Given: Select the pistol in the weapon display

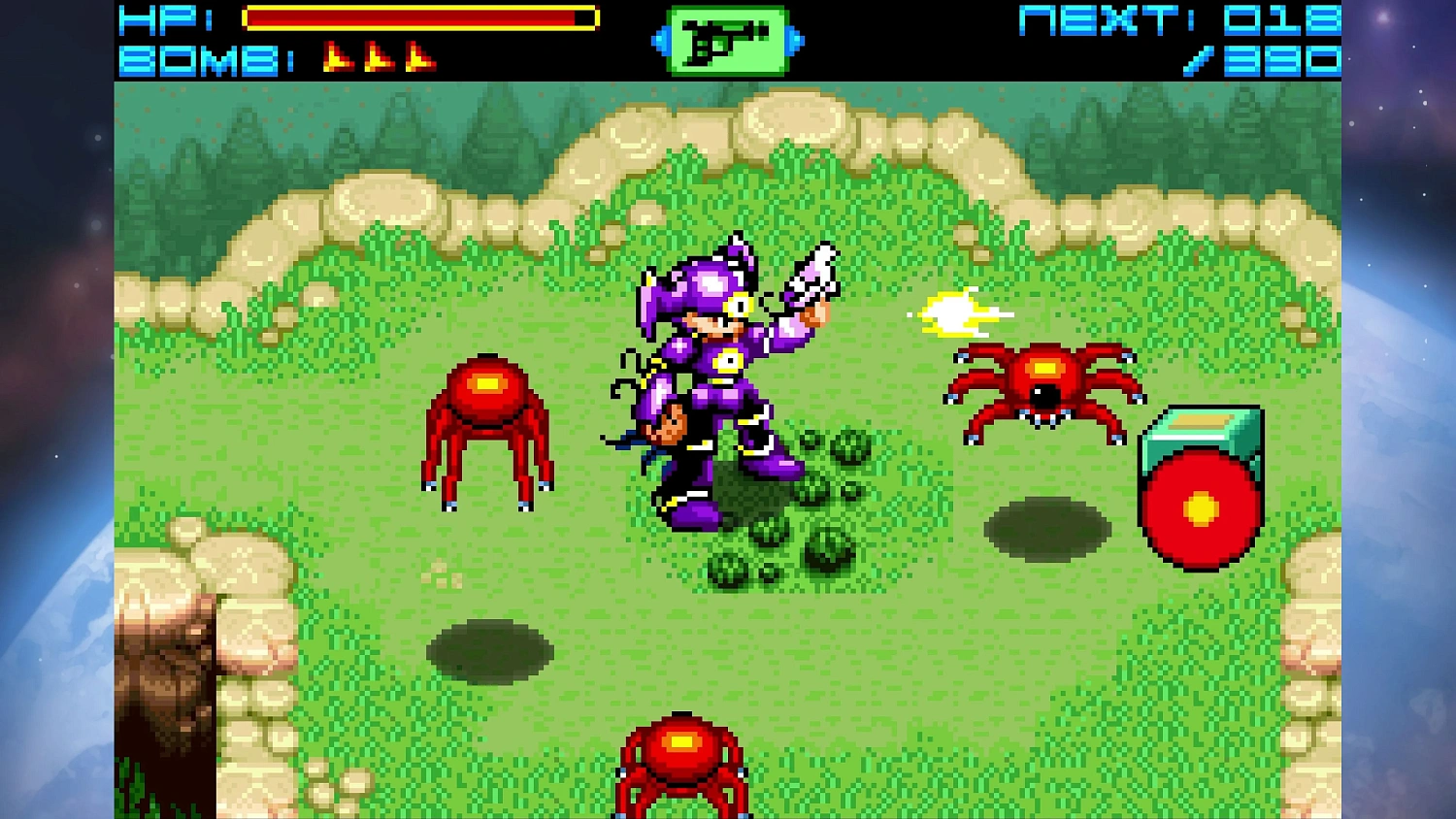Looking at the screenshot, I should pyautogui.click(x=727, y=43).
